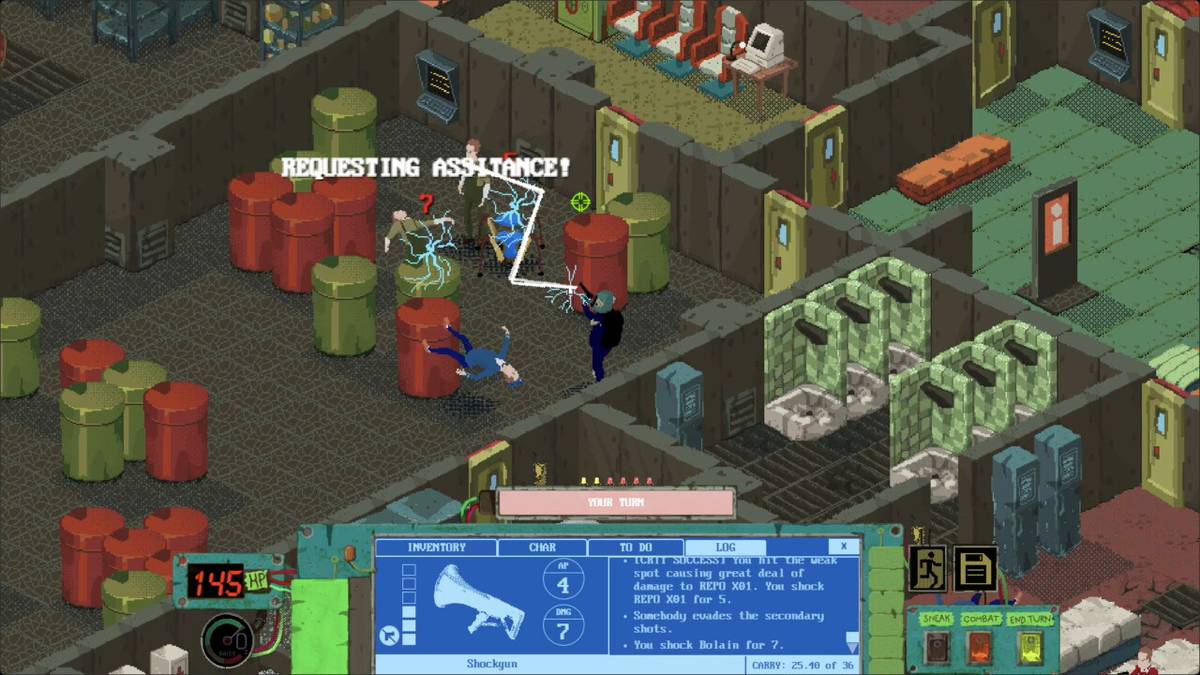The width and height of the screenshot is (1200, 675).
Task: Toggle the Combat mode button
Action: pyautogui.click(x=981, y=648)
